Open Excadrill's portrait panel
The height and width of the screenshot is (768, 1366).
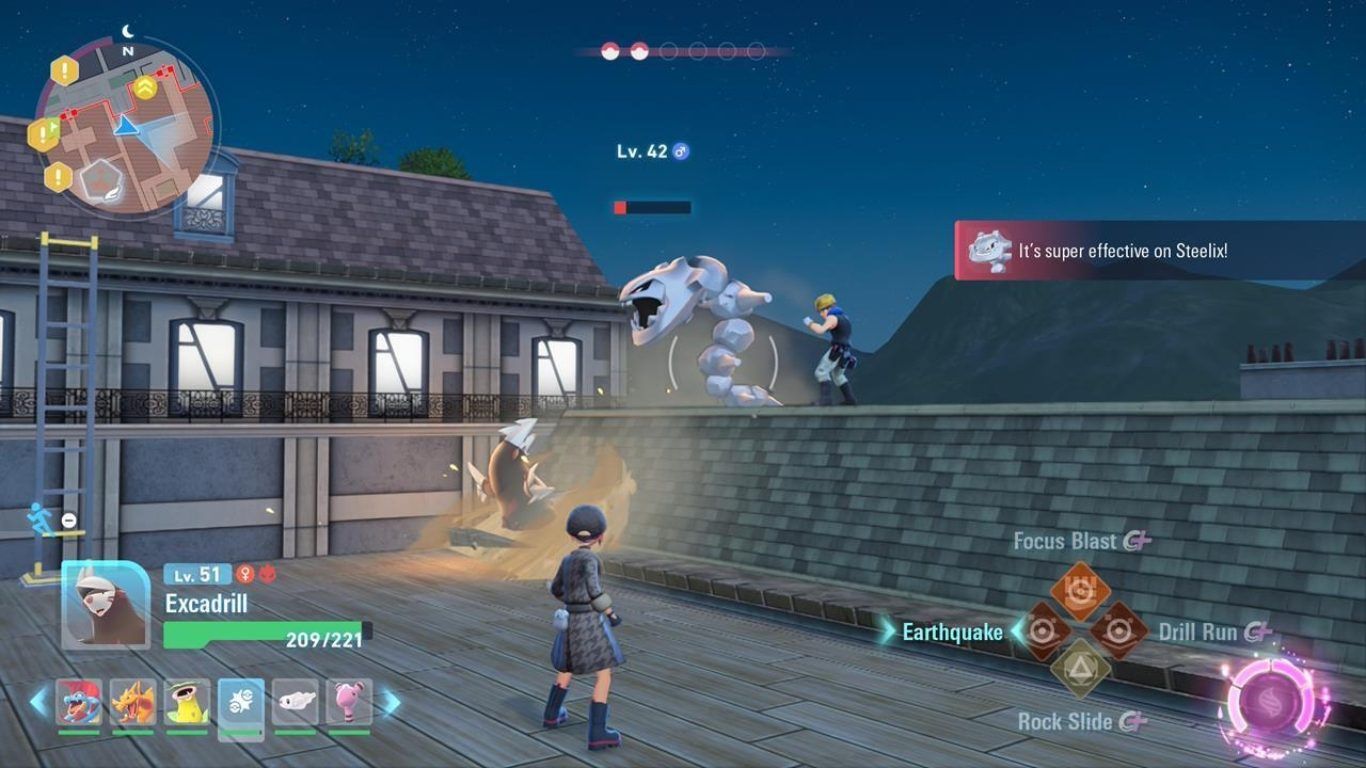pos(106,604)
